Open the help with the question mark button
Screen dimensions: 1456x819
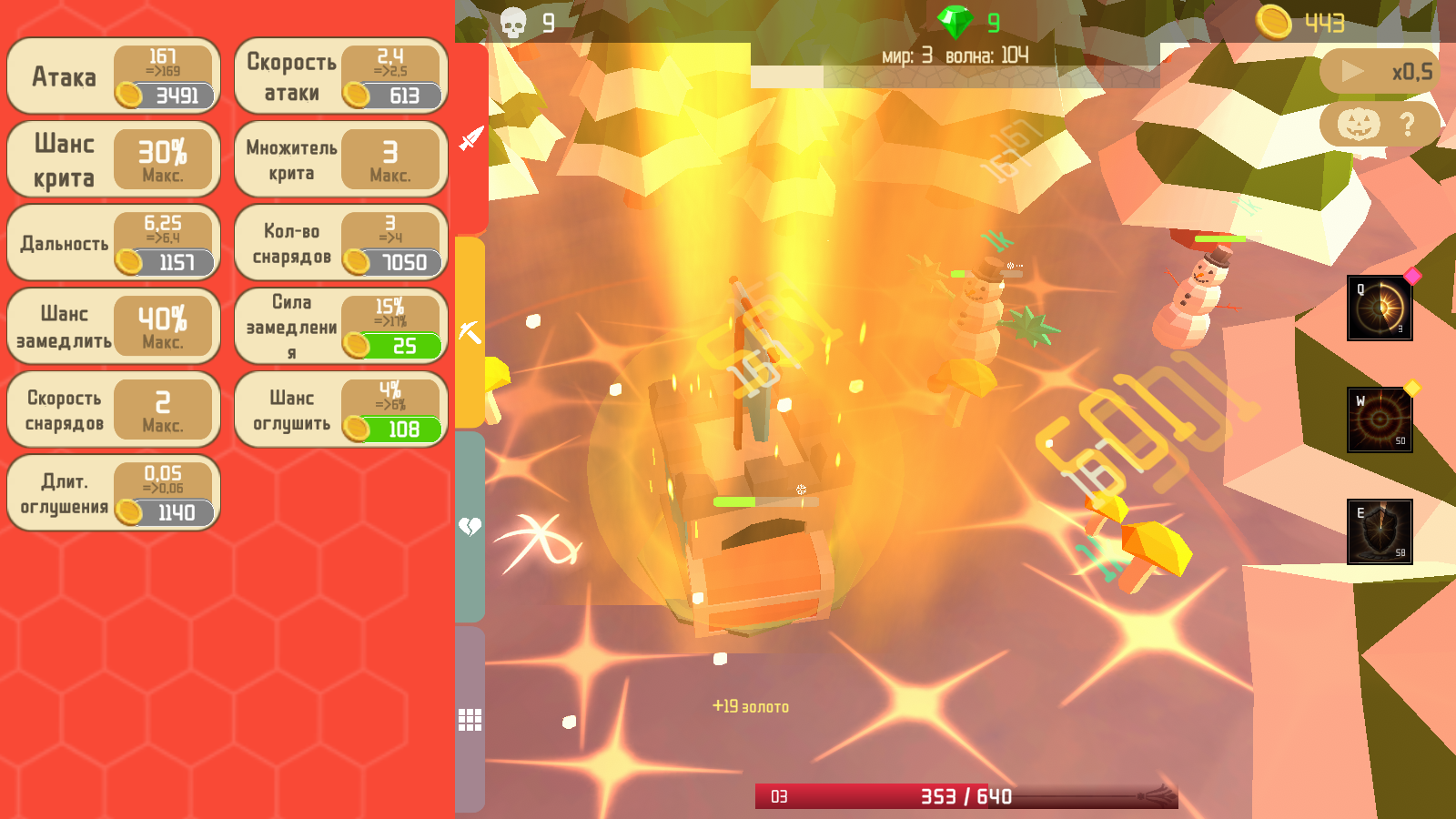pos(1408,123)
